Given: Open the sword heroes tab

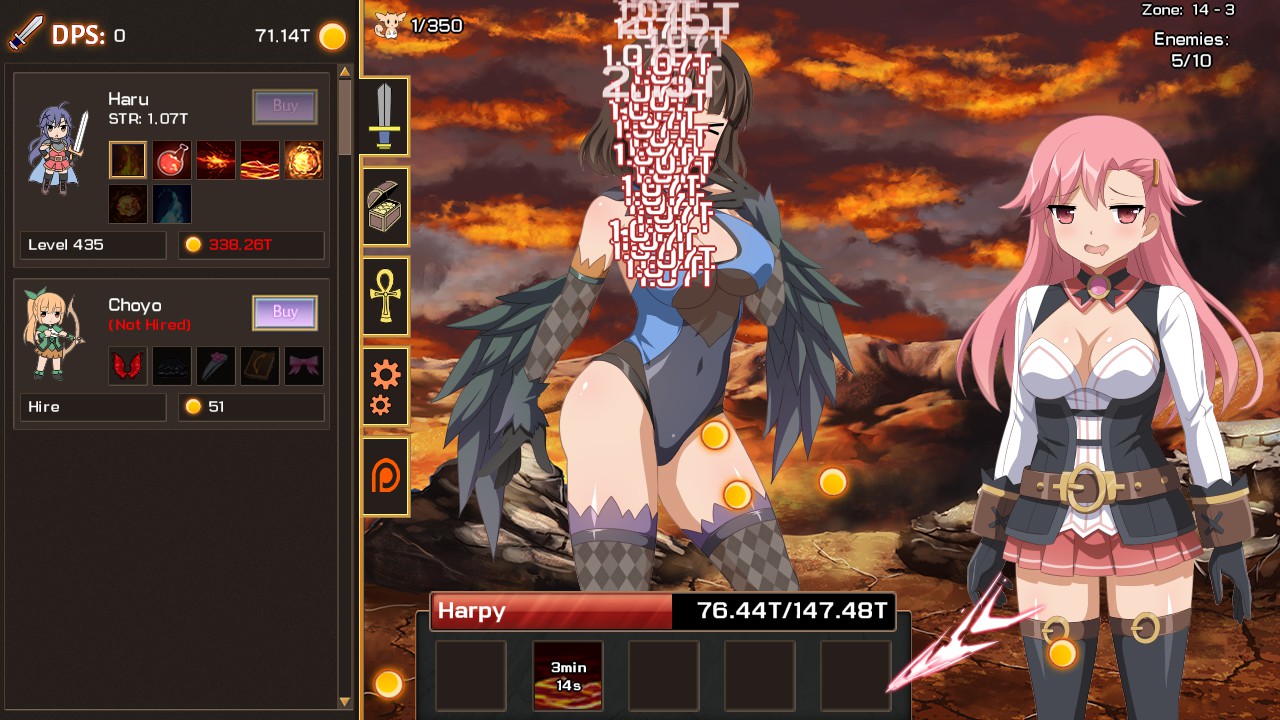Looking at the screenshot, I should coord(385,116).
